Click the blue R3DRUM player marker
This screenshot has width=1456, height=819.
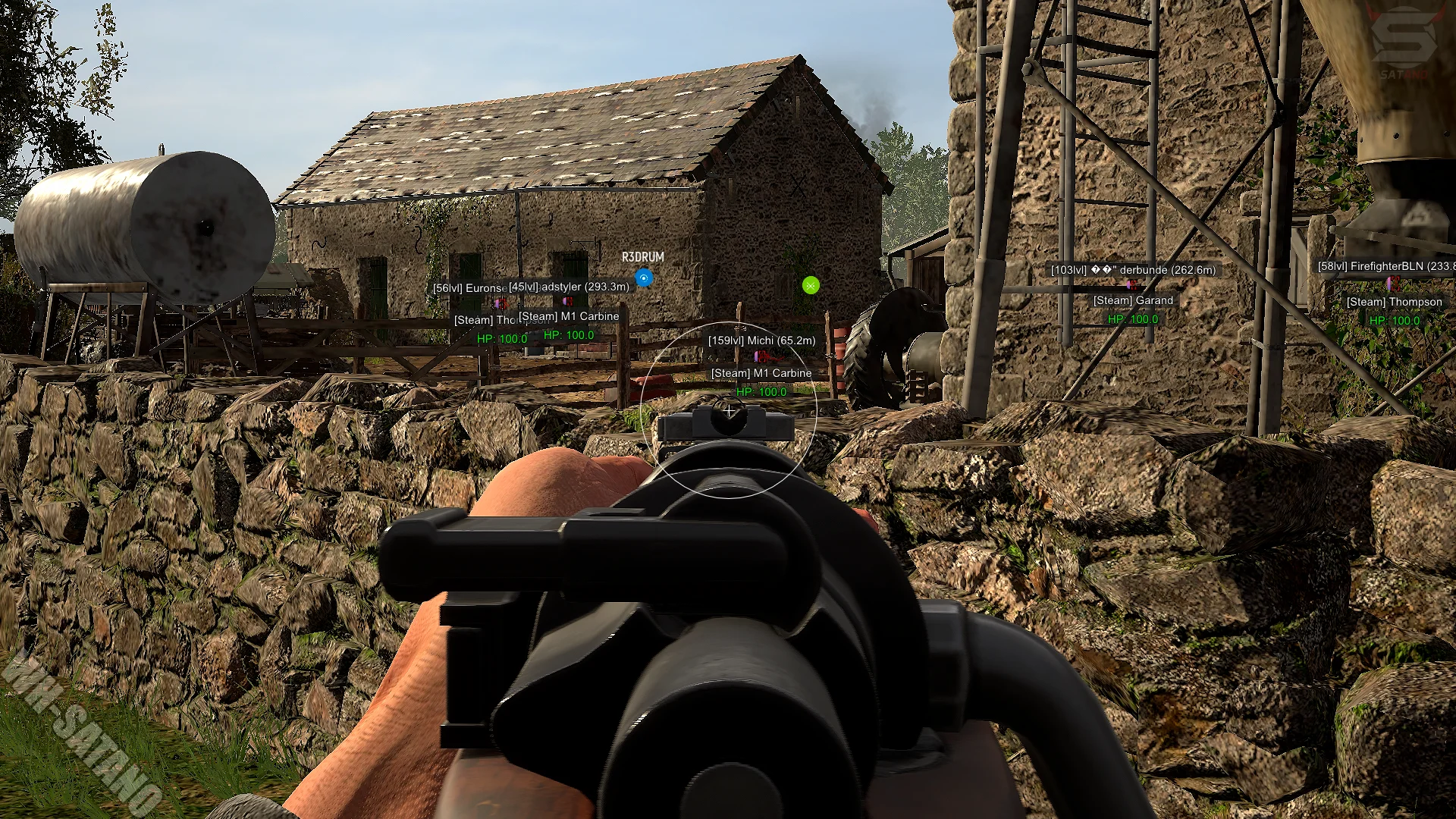pyautogui.click(x=644, y=278)
